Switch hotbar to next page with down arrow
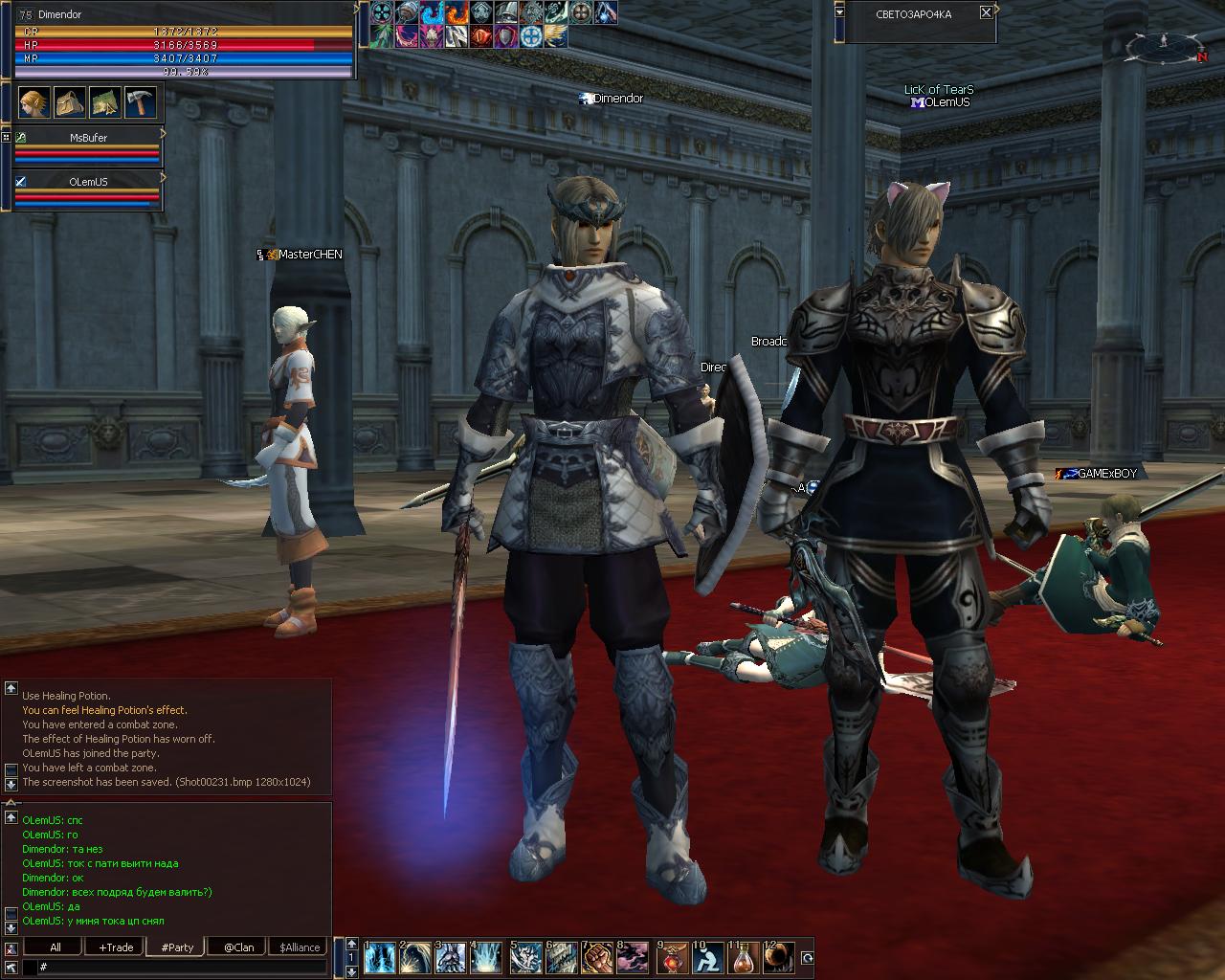Screen dimensions: 1225x980 point(352,971)
